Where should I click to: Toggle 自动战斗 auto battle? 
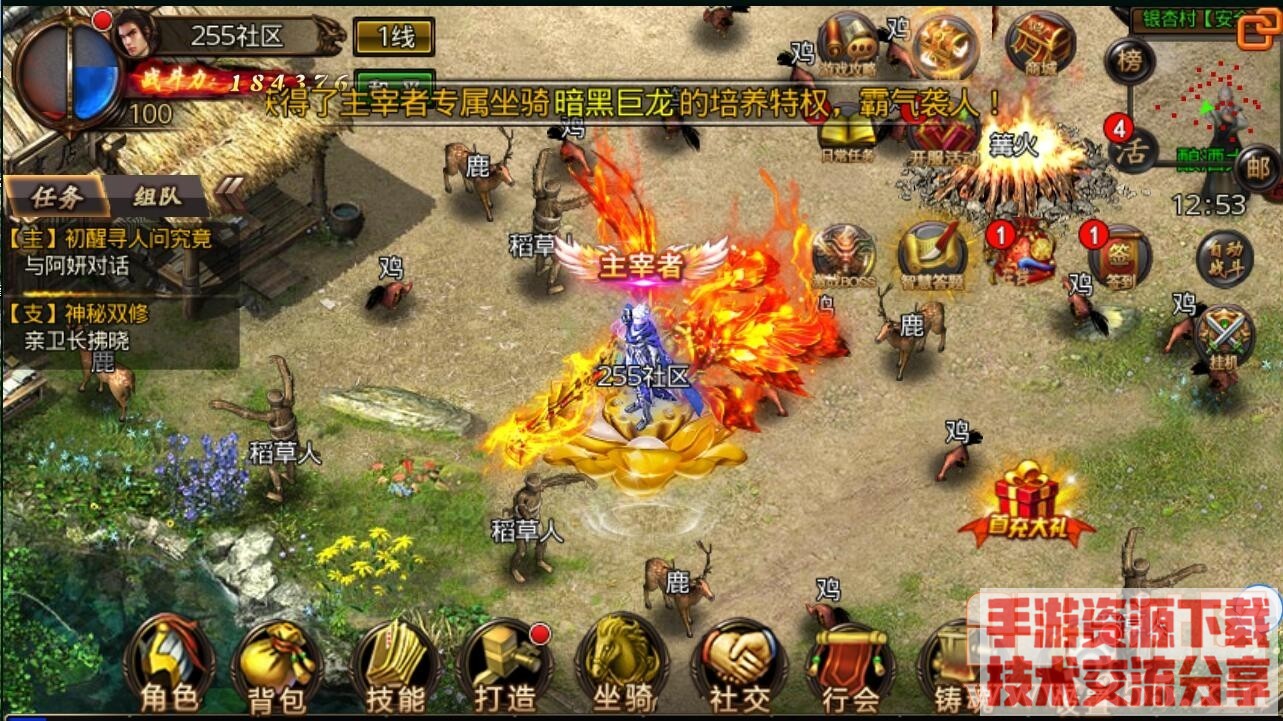pyautogui.click(x=1225, y=257)
